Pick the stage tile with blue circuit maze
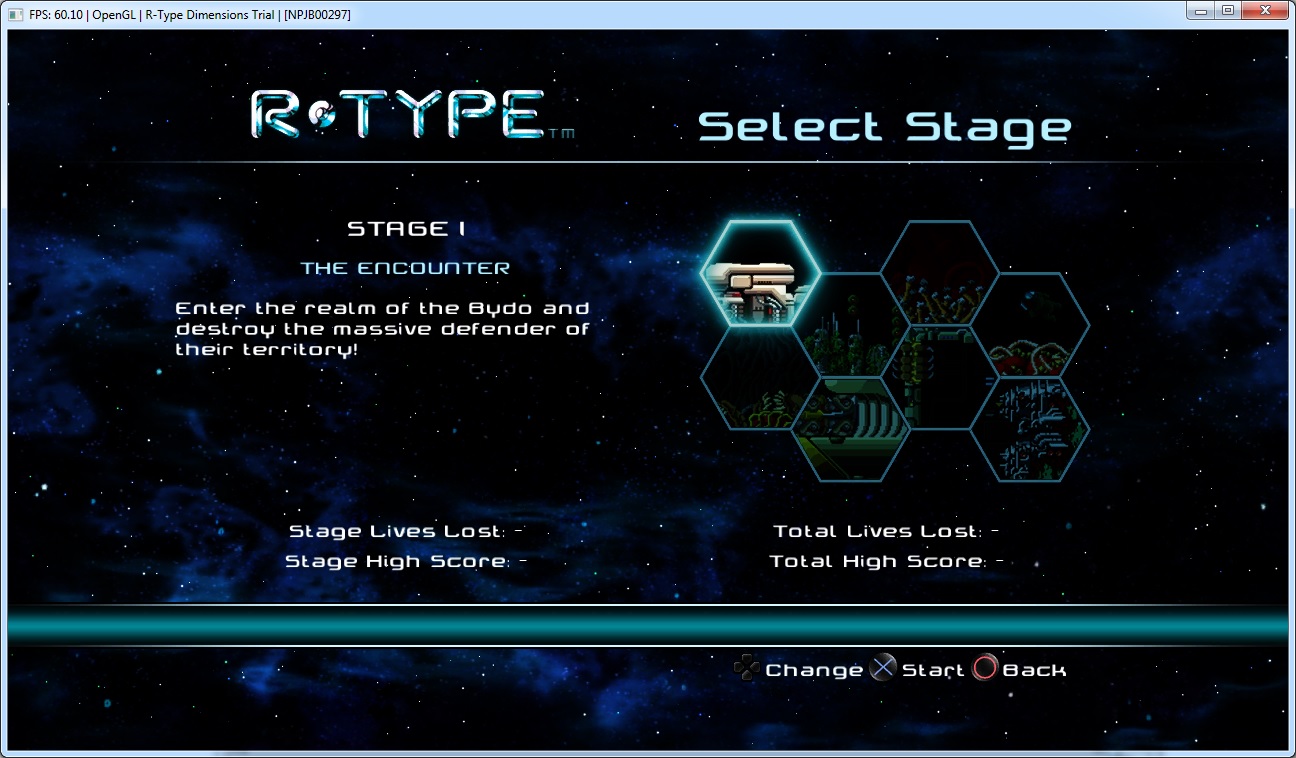Image resolution: width=1296 pixels, height=758 pixels. pos(1030,429)
